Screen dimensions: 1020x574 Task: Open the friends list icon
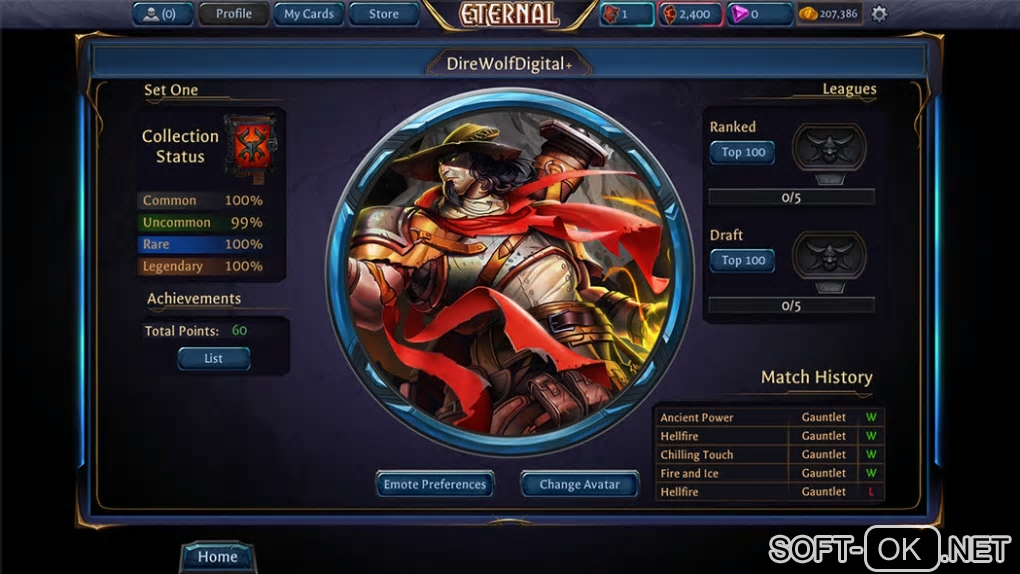click(162, 14)
